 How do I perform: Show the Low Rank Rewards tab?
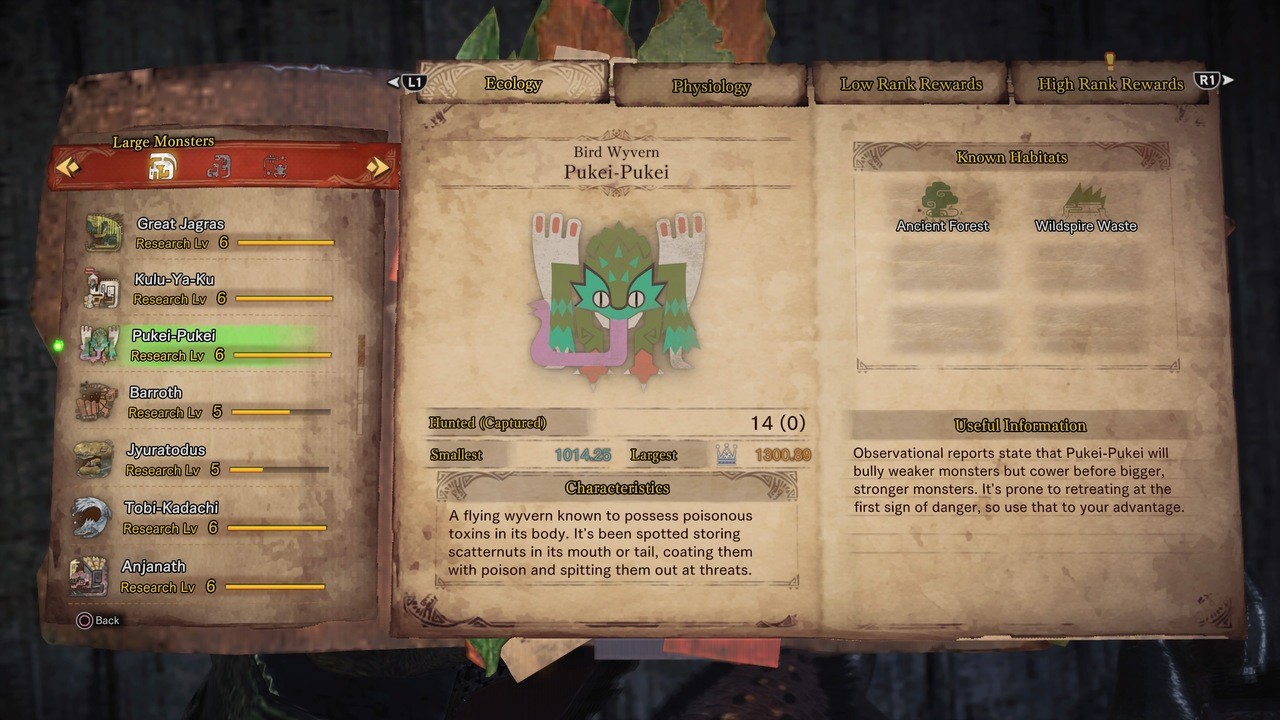pos(911,84)
